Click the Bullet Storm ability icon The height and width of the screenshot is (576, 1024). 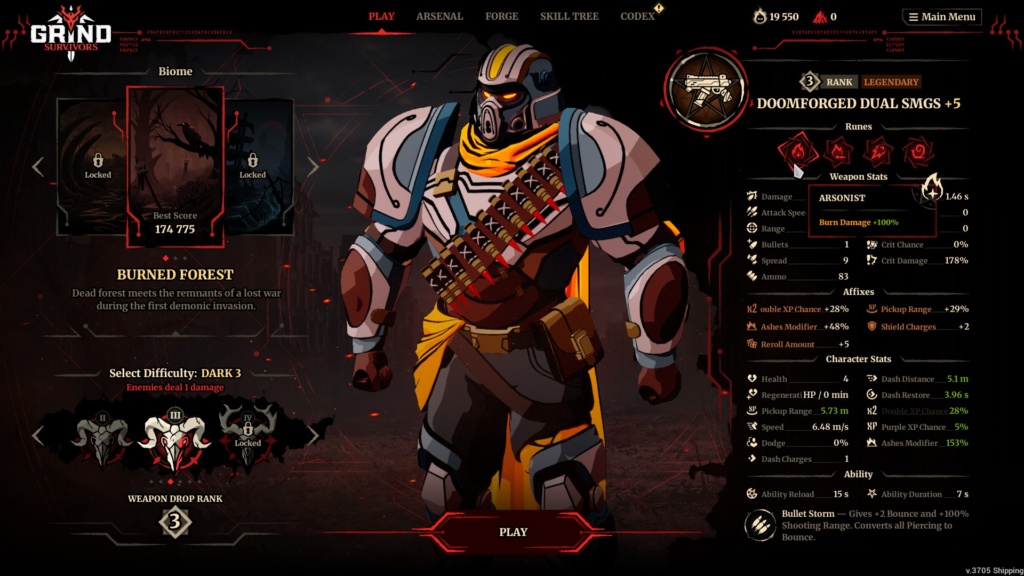coord(759,524)
